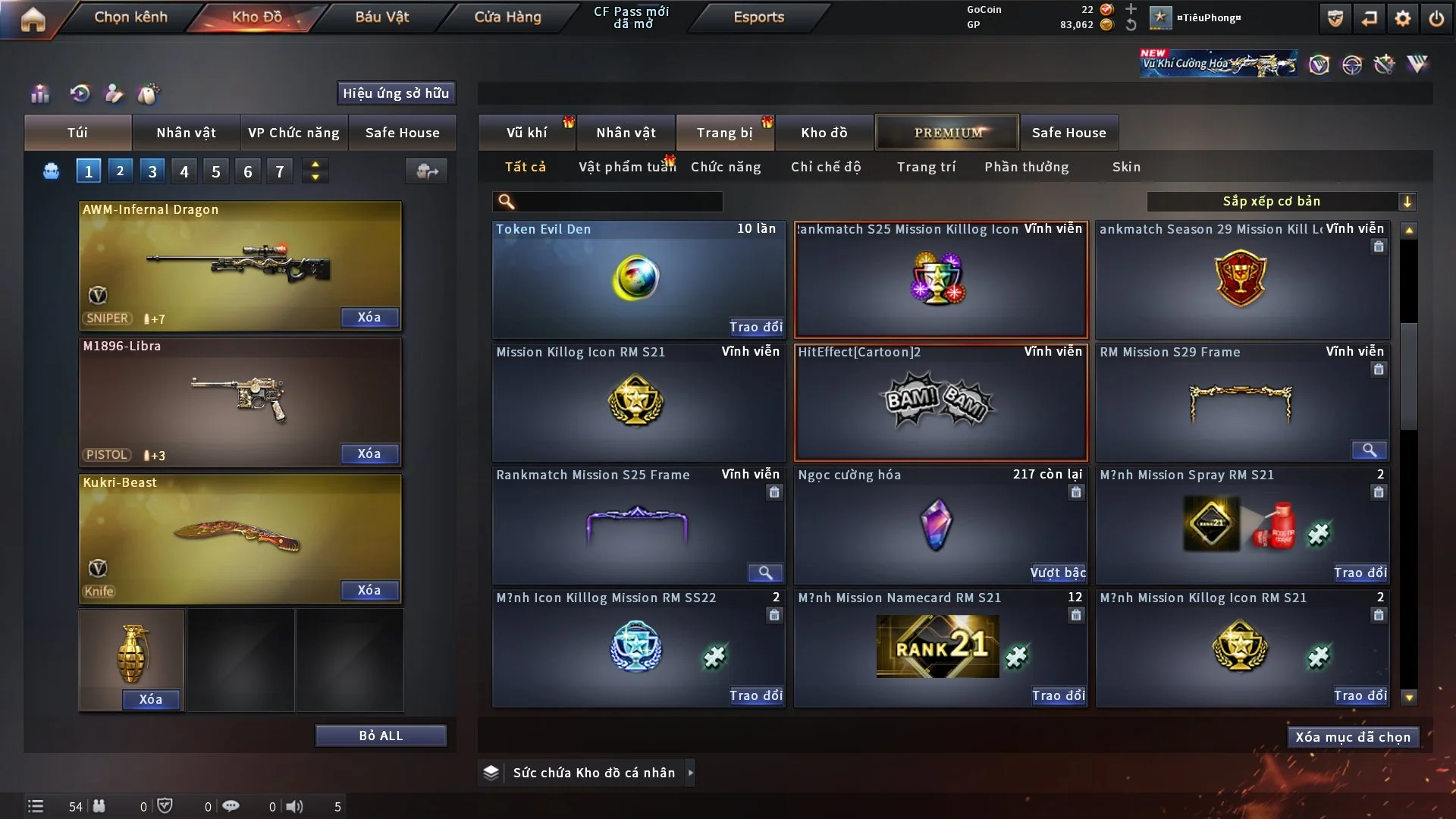Open the Báu Vật menu
This screenshot has width=1456, height=819.
tap(381, 17)
